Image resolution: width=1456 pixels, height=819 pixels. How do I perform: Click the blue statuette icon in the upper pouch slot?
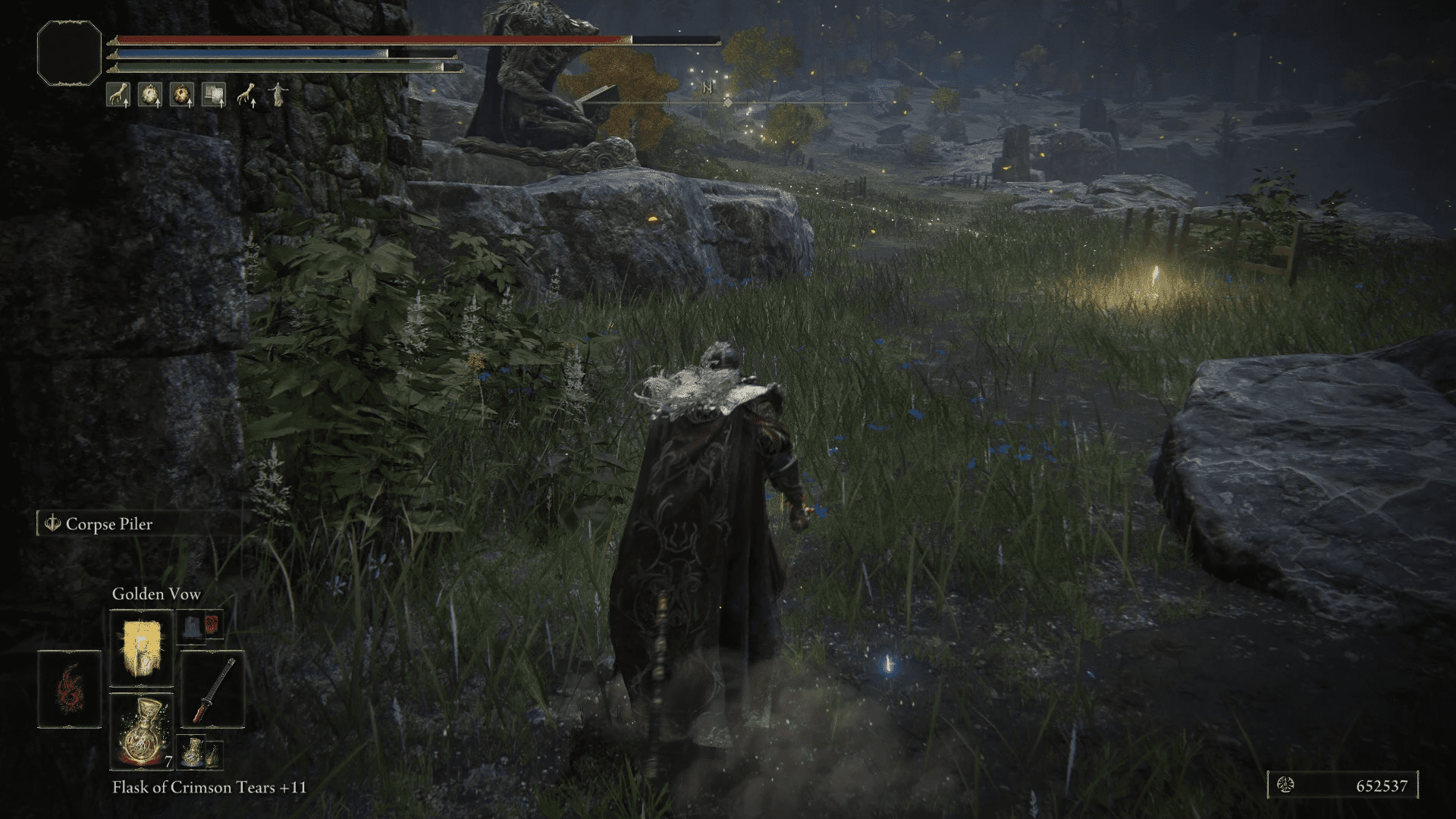click(193, 628)
